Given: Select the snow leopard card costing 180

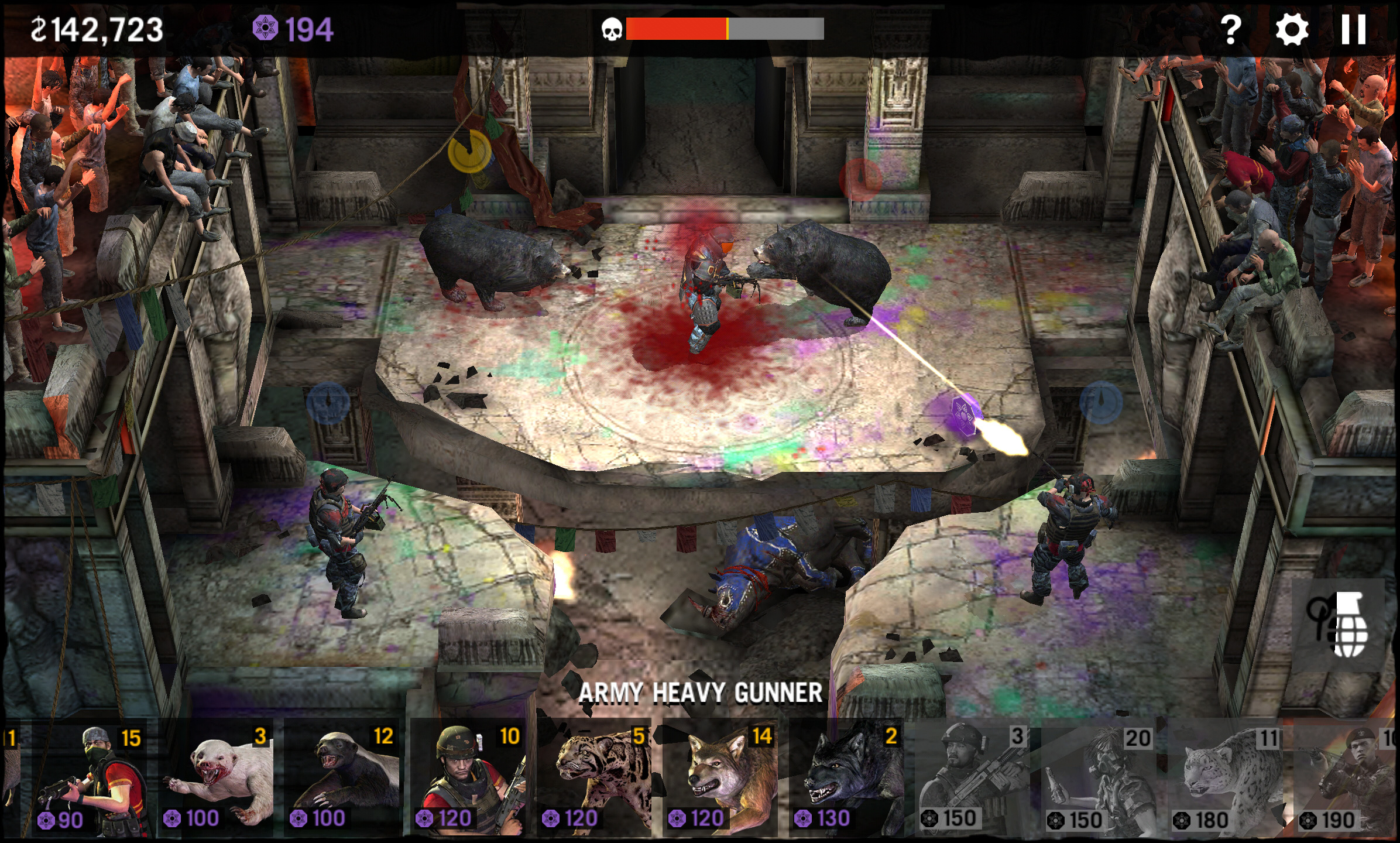Looking at the screenshot, I should tap(1227, 780).
